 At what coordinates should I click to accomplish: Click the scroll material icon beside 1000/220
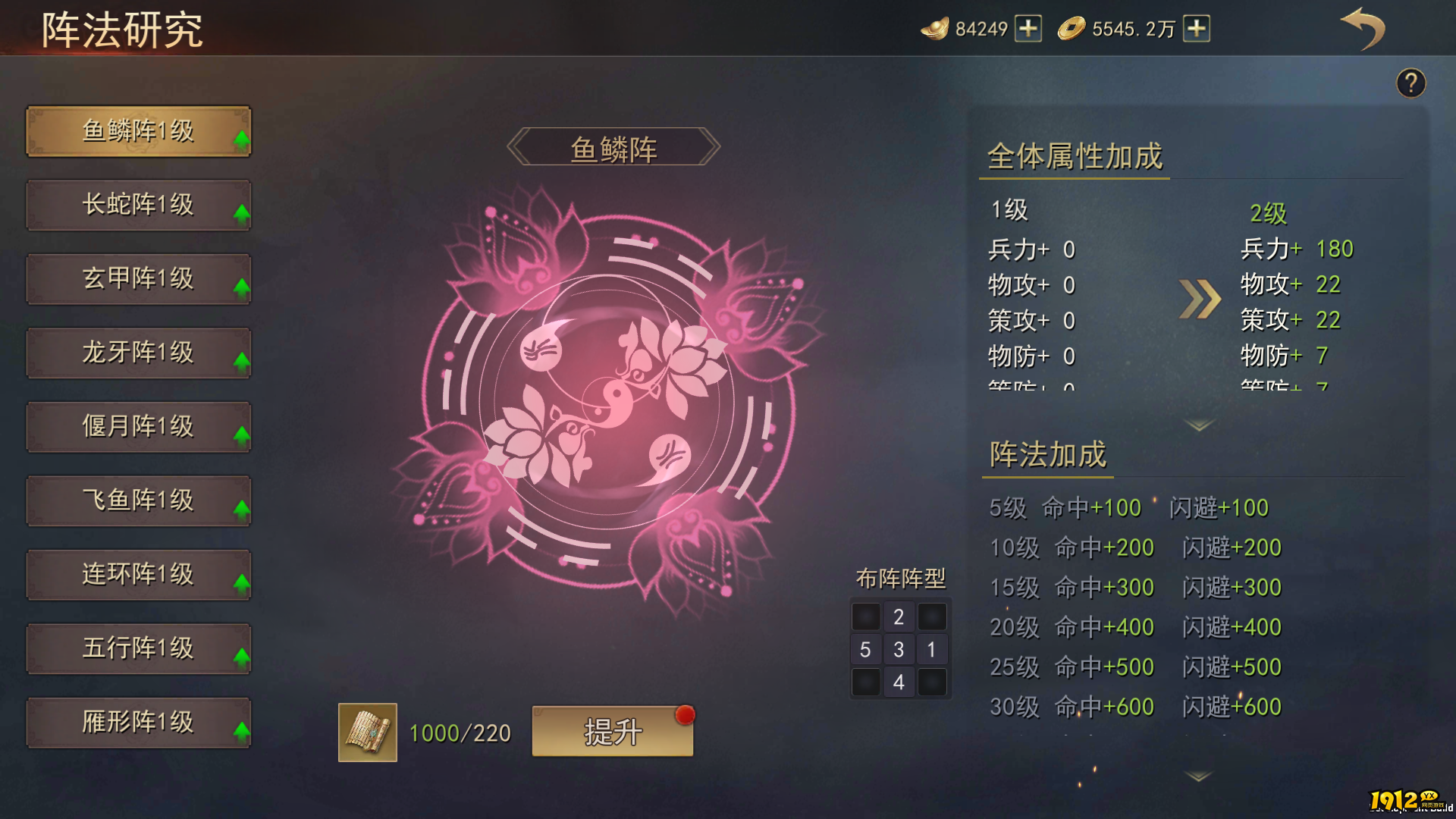click(x=367, y=732)
